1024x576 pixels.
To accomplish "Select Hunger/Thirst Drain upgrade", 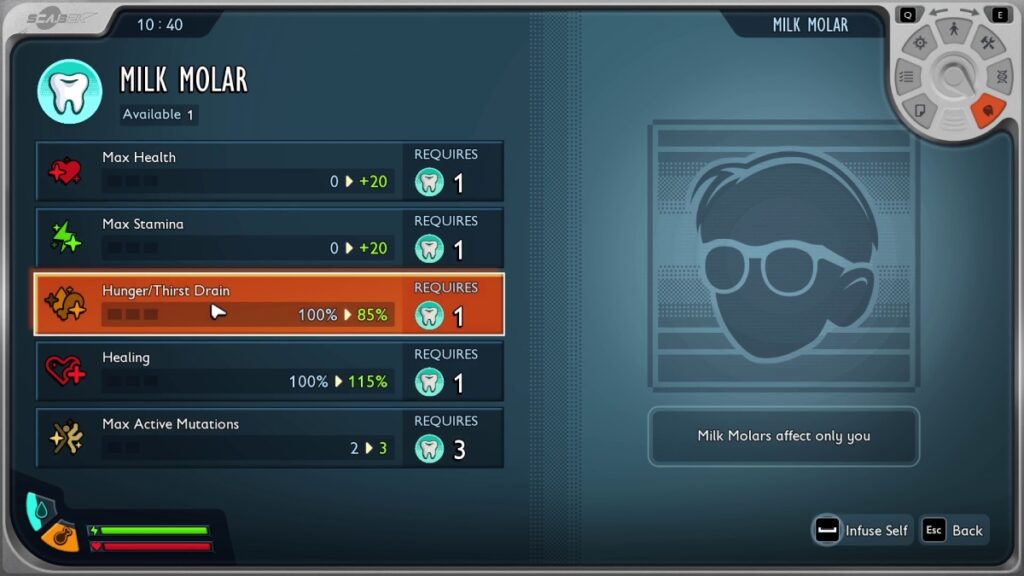I will [x=269, y=304].
